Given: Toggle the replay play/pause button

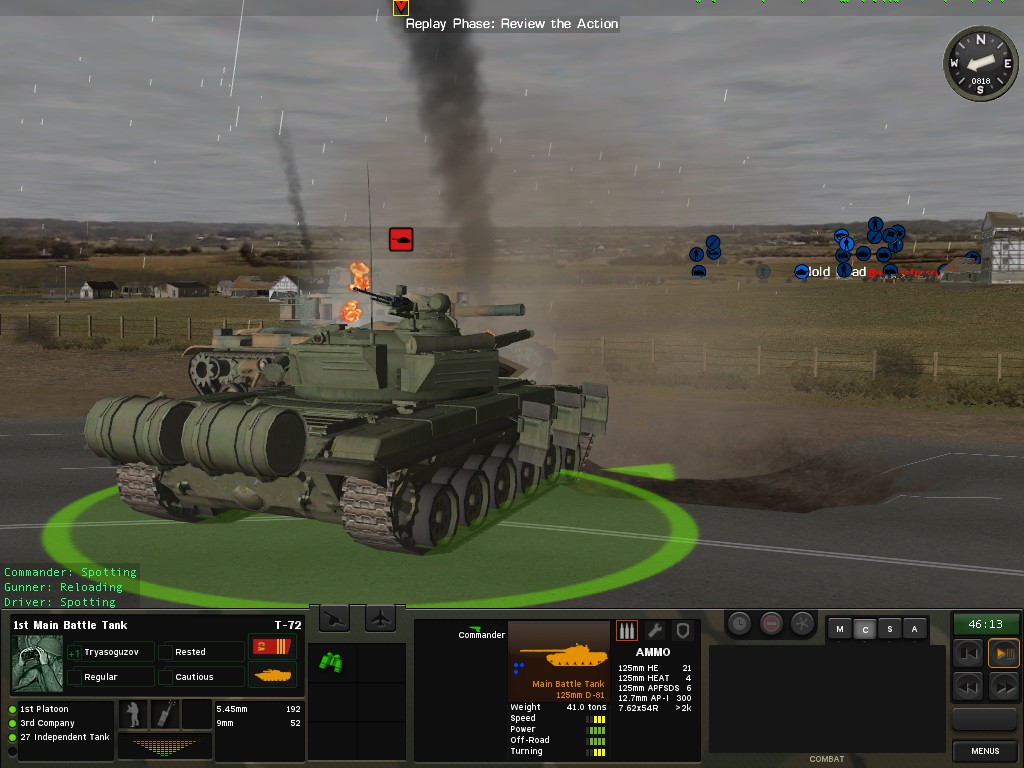Looking at the screenshot, I should 1003,654.
